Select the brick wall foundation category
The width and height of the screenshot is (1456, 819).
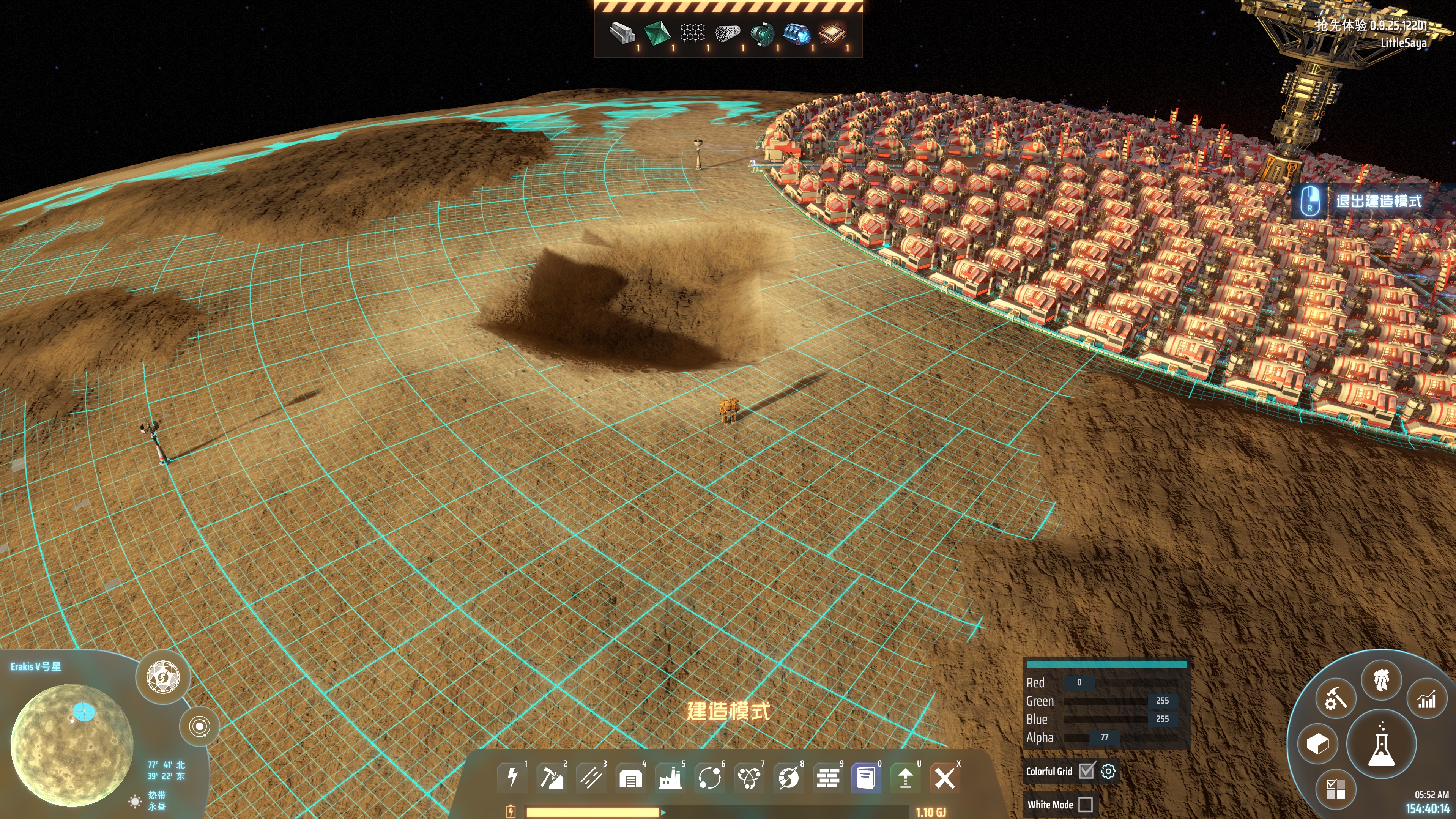[x=827, y=778]
